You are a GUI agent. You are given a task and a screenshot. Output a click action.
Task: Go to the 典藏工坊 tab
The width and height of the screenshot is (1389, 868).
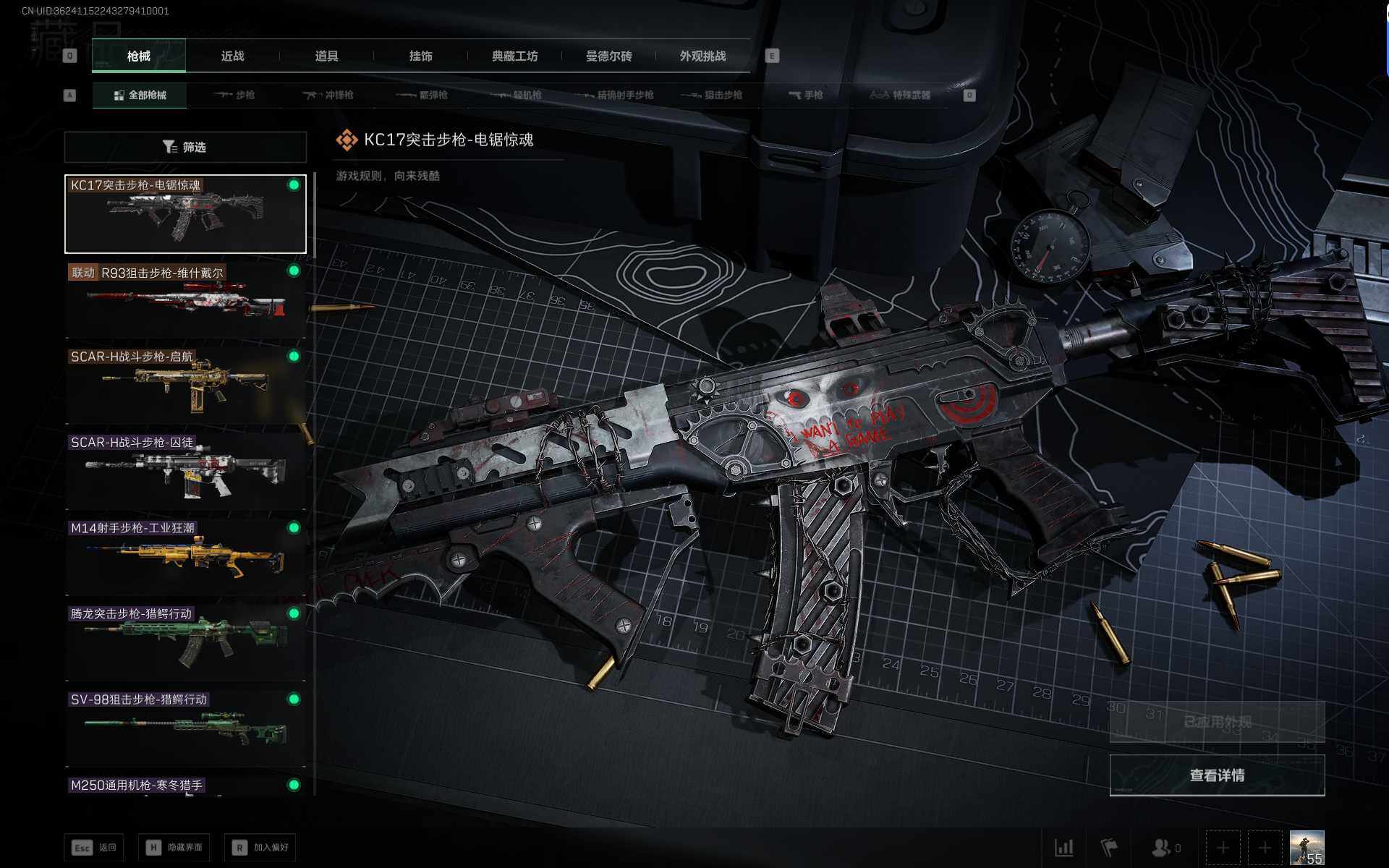(x=514, y=56)
